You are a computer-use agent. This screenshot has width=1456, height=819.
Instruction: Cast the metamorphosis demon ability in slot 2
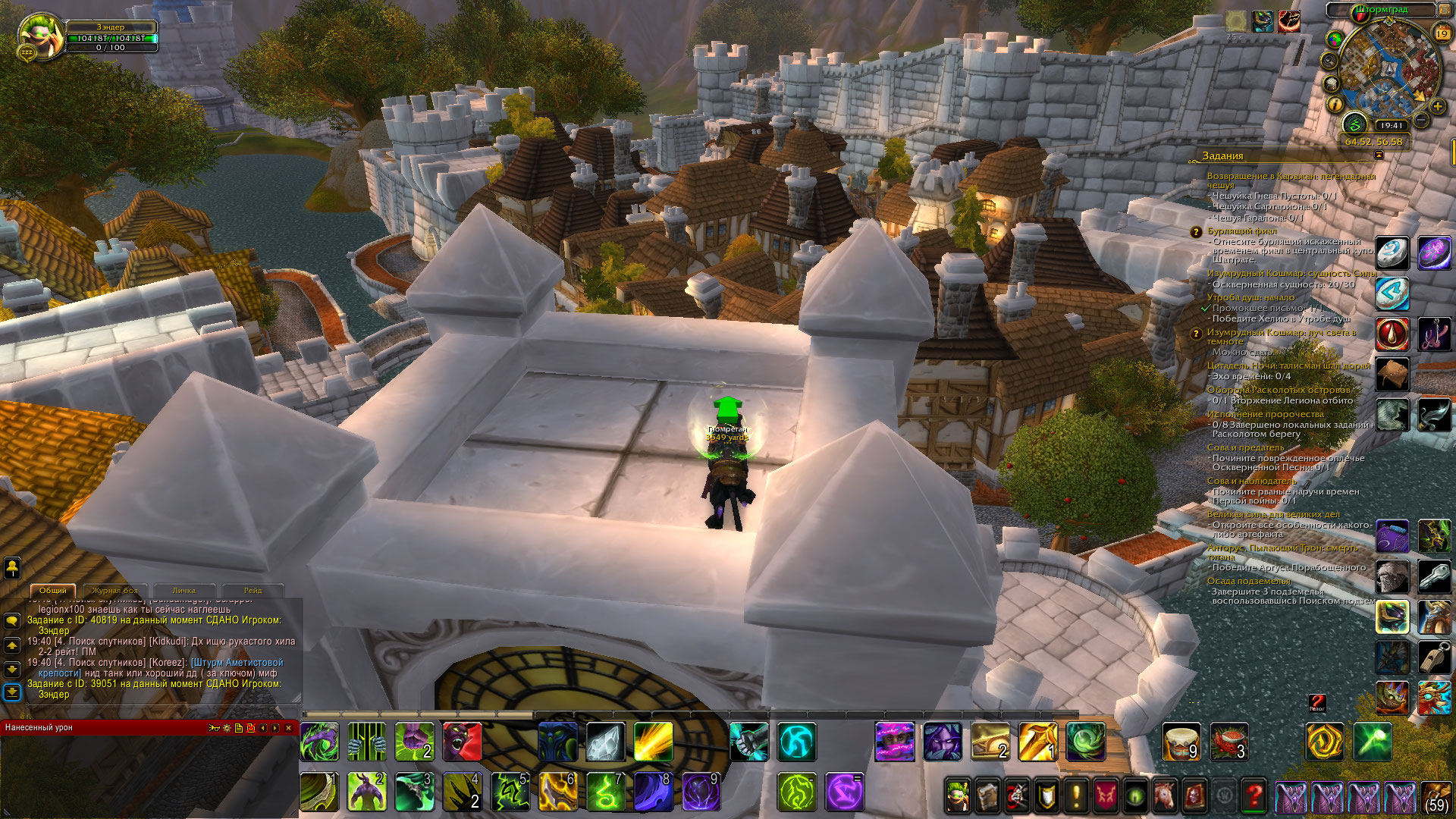tap(367, 792)
